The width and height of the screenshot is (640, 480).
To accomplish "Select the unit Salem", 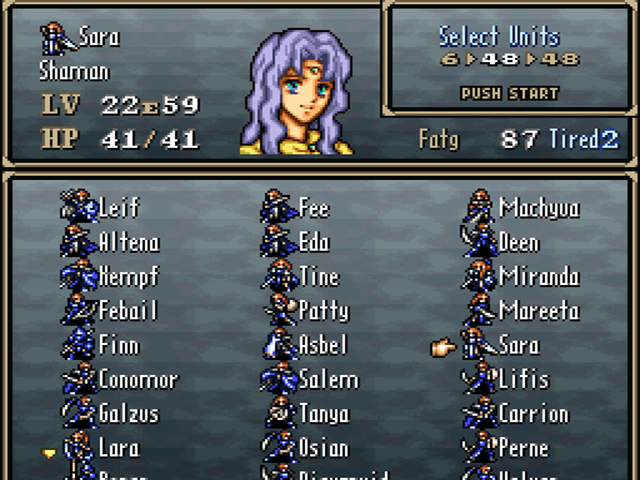I will click(x=328, y=379).
